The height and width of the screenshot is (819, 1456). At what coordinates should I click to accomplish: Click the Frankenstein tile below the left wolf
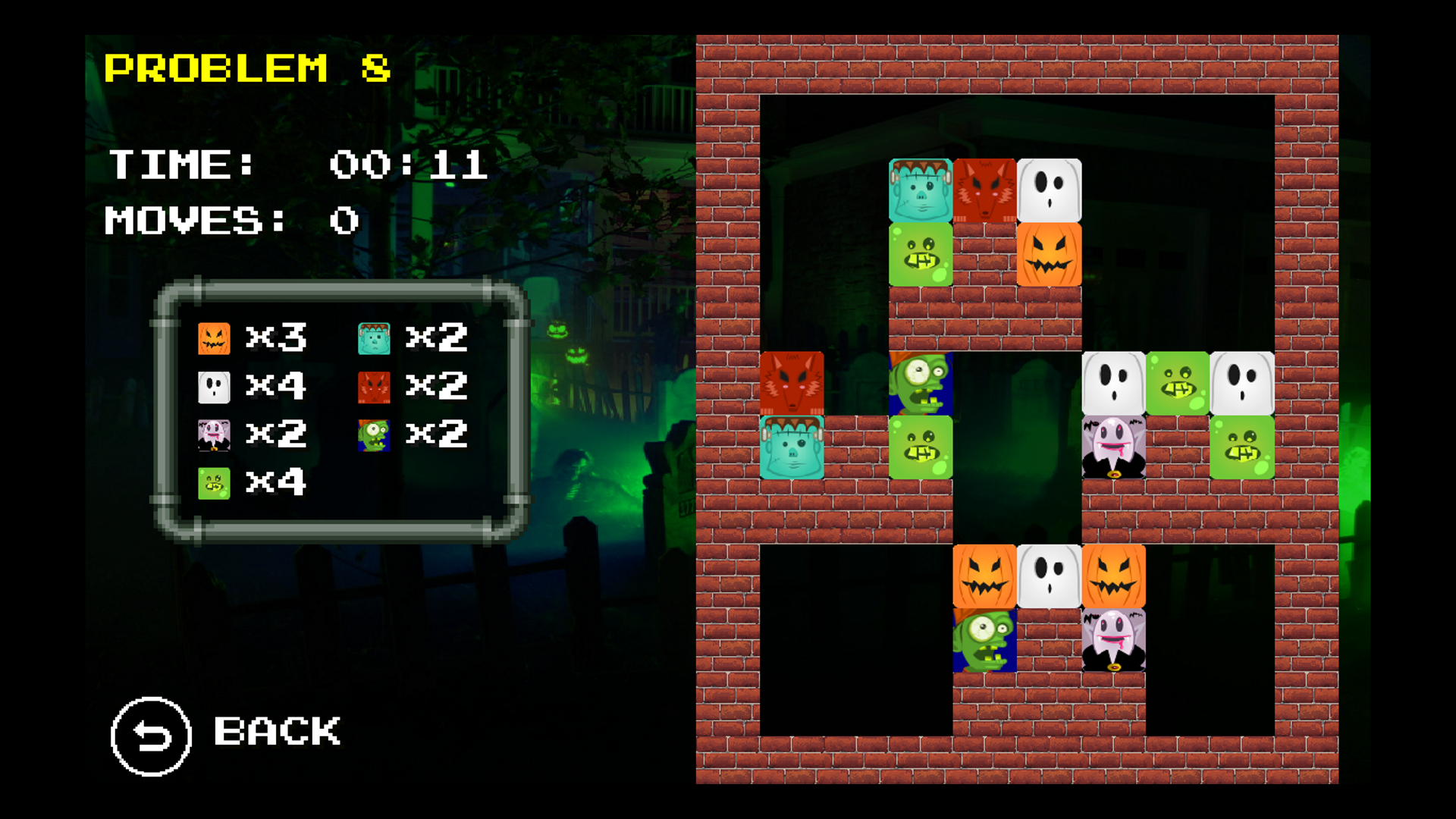tap(792, 447)
